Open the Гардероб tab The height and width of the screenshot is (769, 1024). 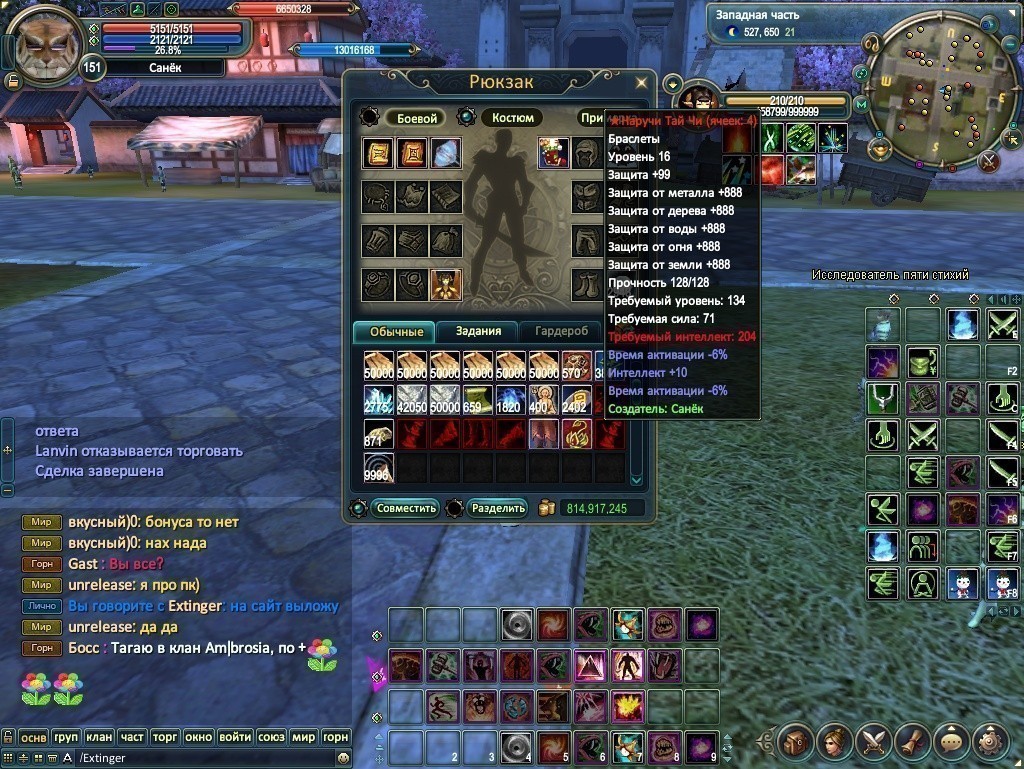point(561,331)
